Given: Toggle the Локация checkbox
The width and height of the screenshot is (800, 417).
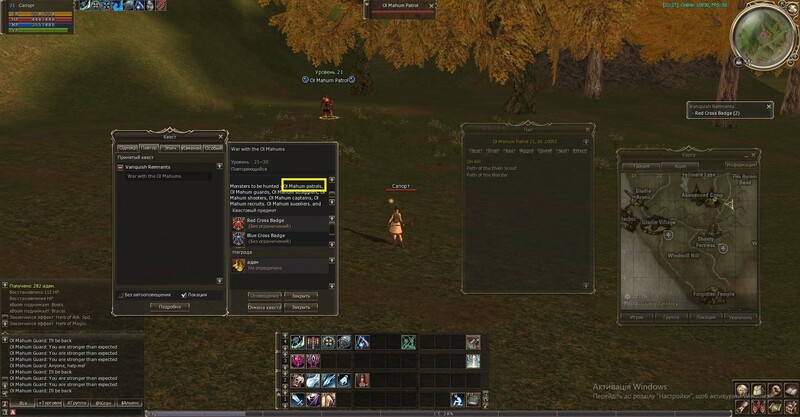Looking at the screenshot, I should click(184, 295).
